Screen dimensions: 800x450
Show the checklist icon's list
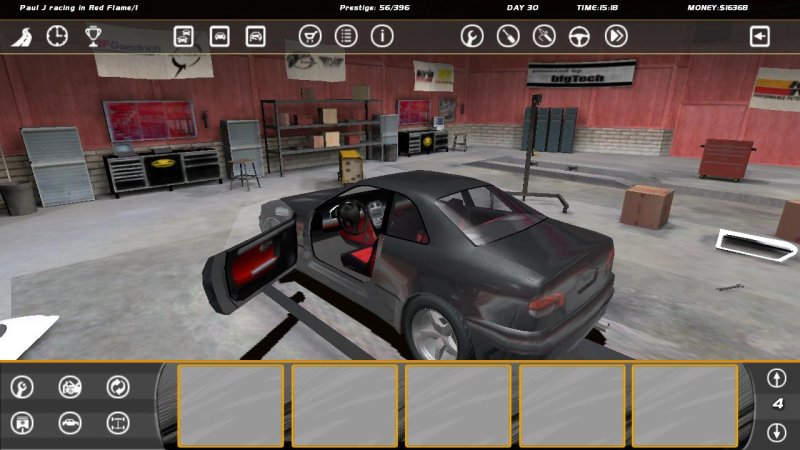(x=346, y=37)
